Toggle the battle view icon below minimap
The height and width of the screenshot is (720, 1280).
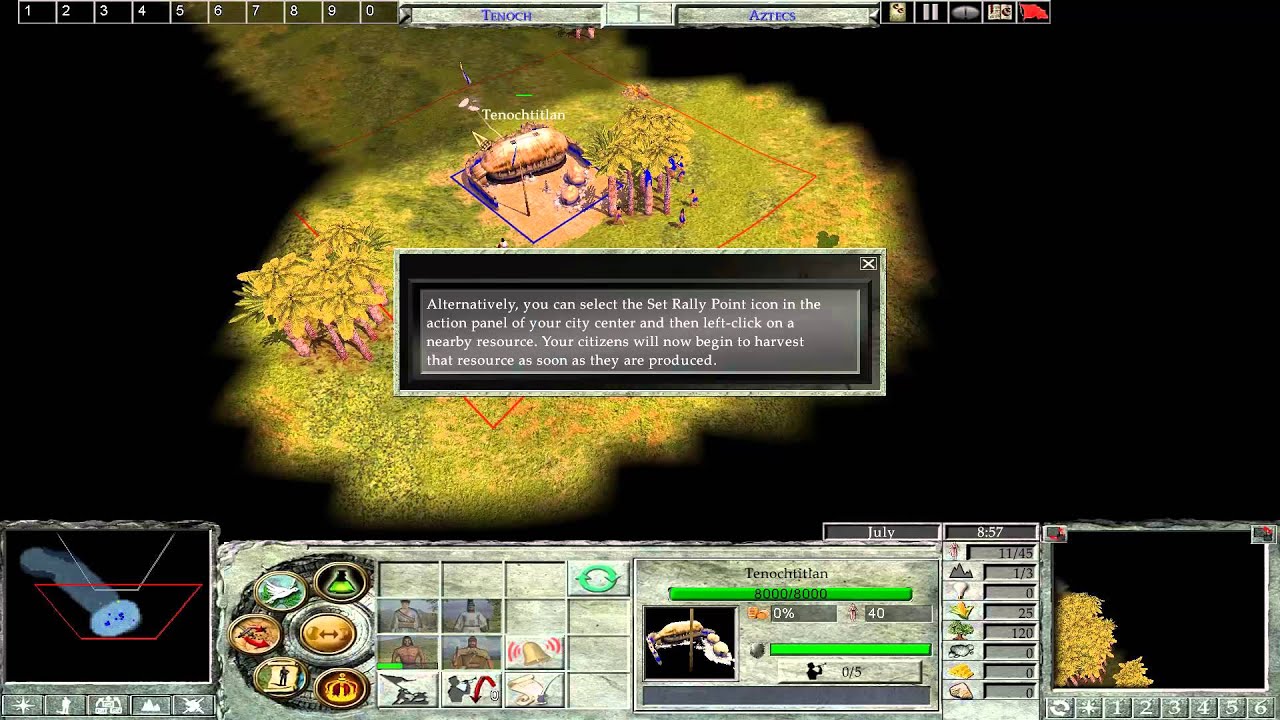click(193, 706)
